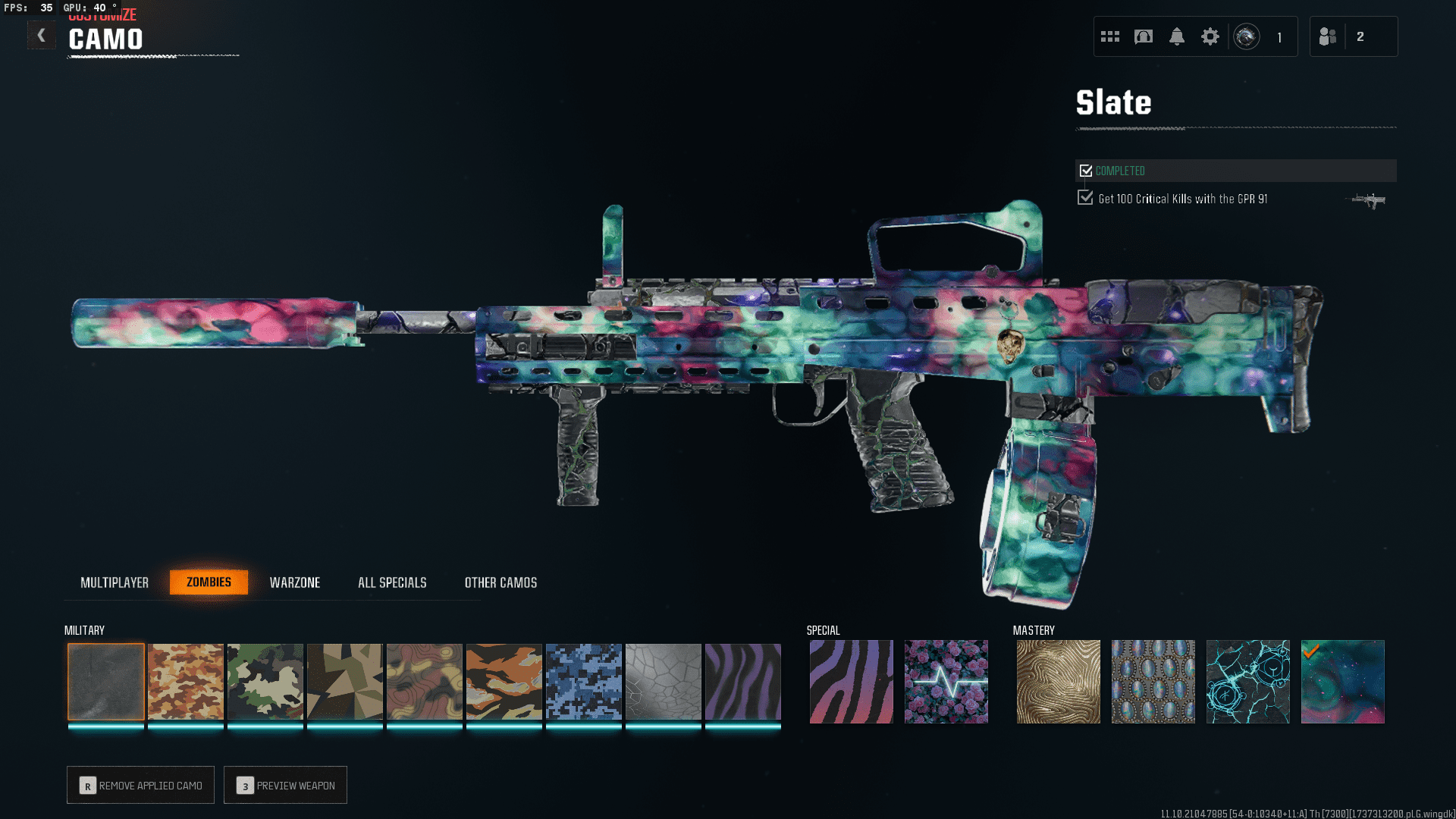Open the Warzone camo tab
The height and width of the screenshot is (819, 1456).
pyautogui.click(x=295, y=582)
